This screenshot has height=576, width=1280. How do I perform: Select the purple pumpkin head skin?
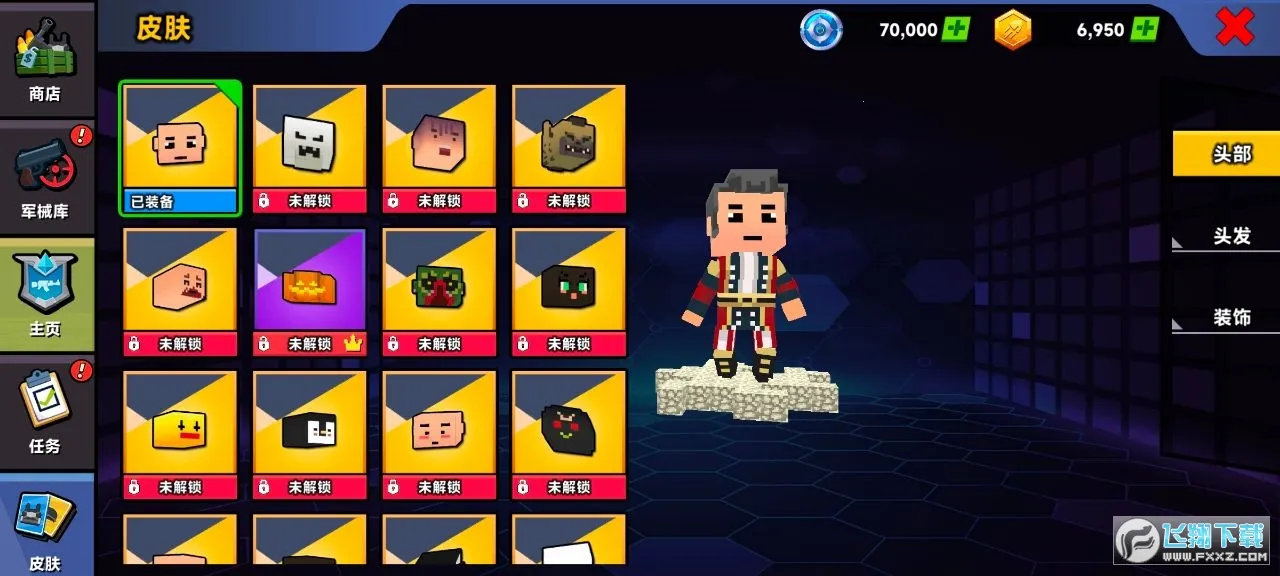coord(309,291)
